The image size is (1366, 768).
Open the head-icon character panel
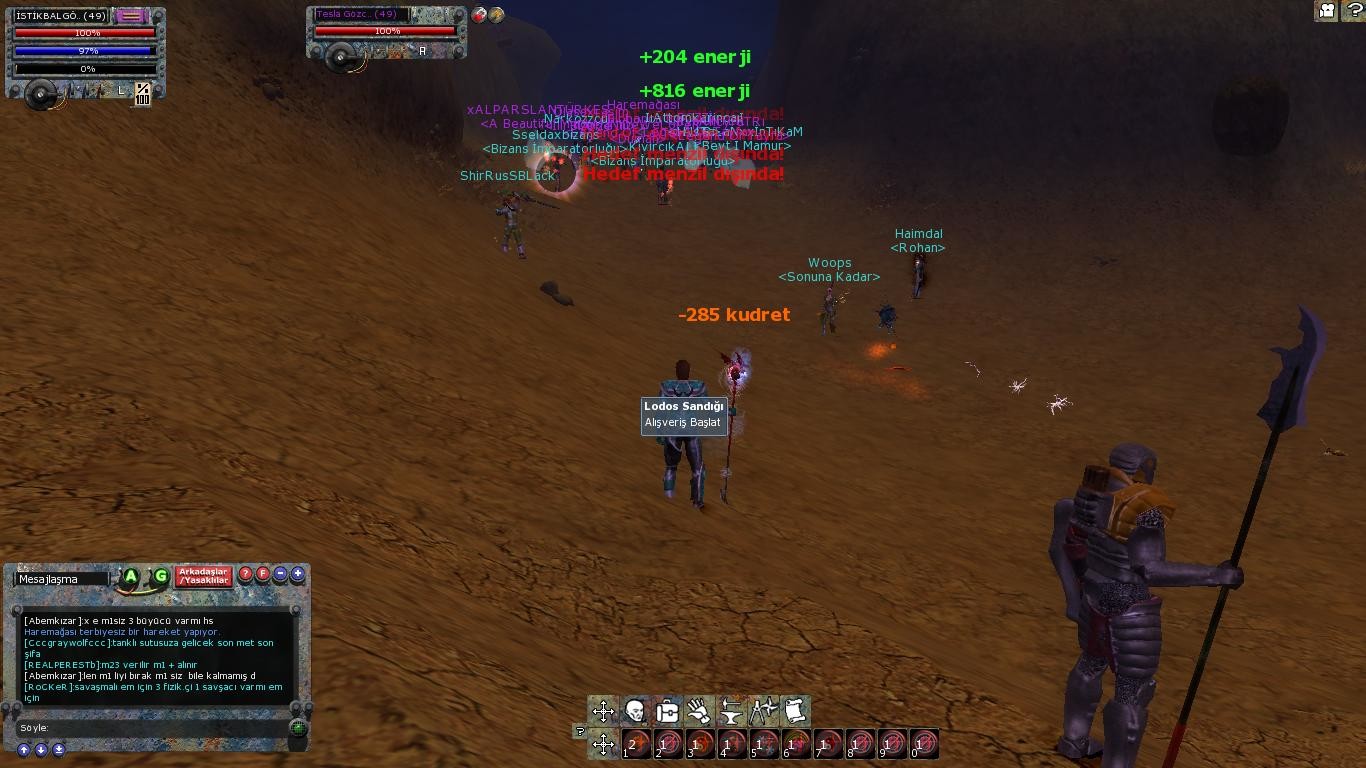point(635,711)
